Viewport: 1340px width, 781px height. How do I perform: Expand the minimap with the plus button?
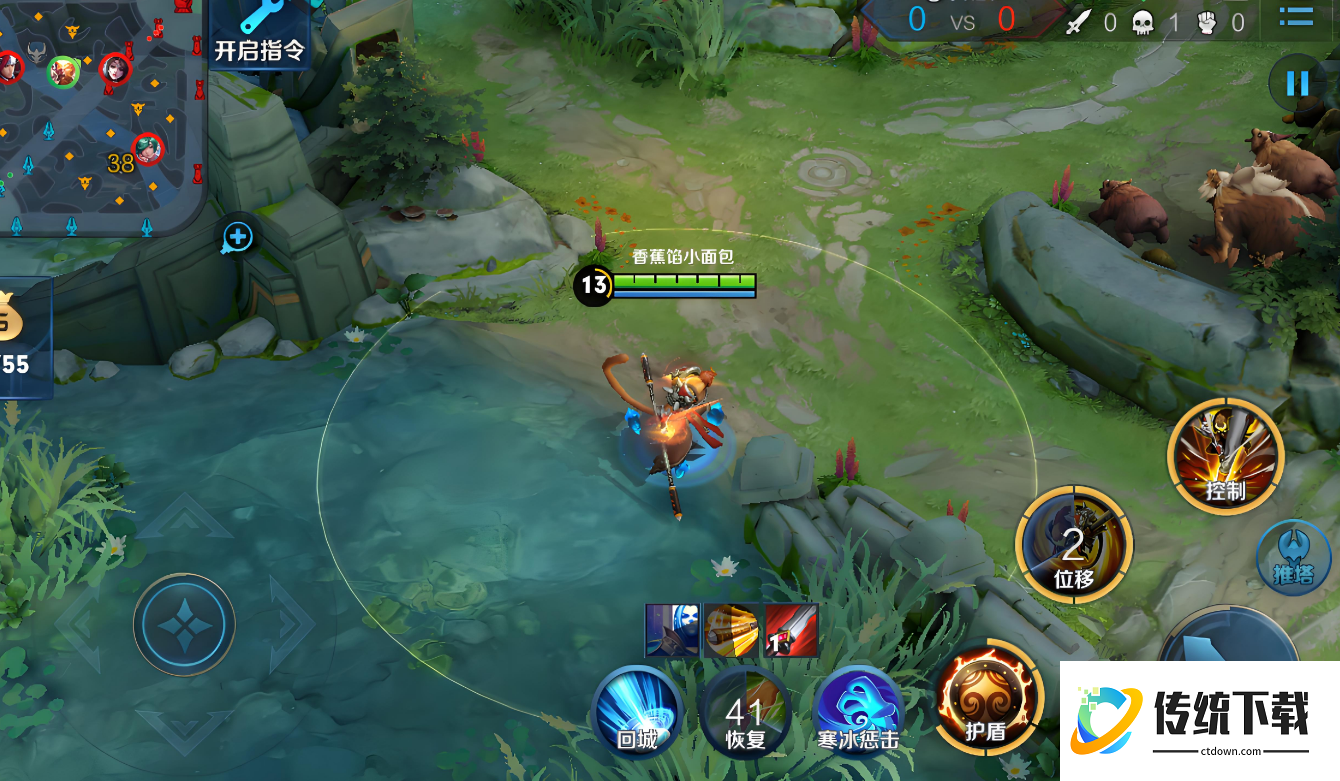click(237, 237)
